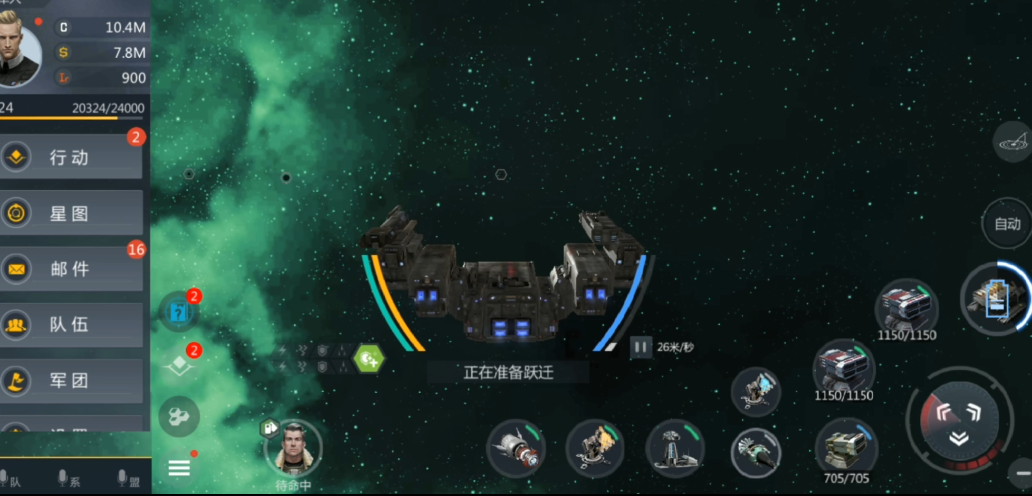The height and width of the screenshot is (496, 1032).
Task: Open the blue question-mark help icon
Action: pyautogui.click(x=179, y=309)
